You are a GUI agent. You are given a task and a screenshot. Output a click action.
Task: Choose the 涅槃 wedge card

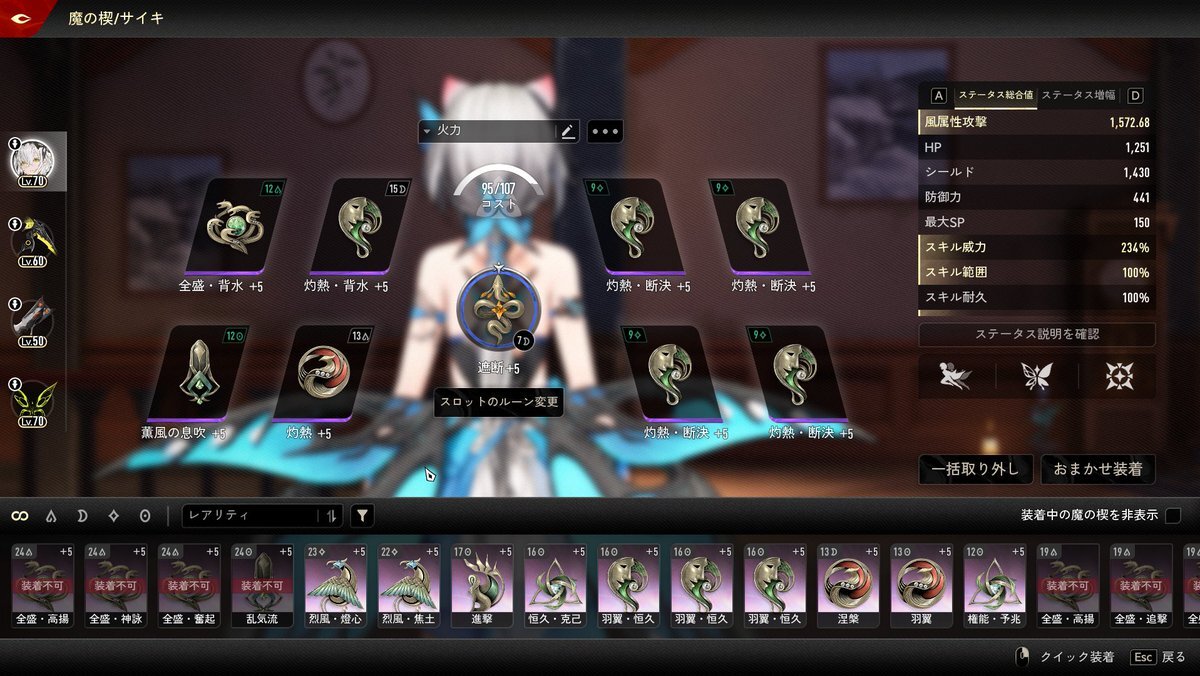pyautogui.click(x=848, y=585)
